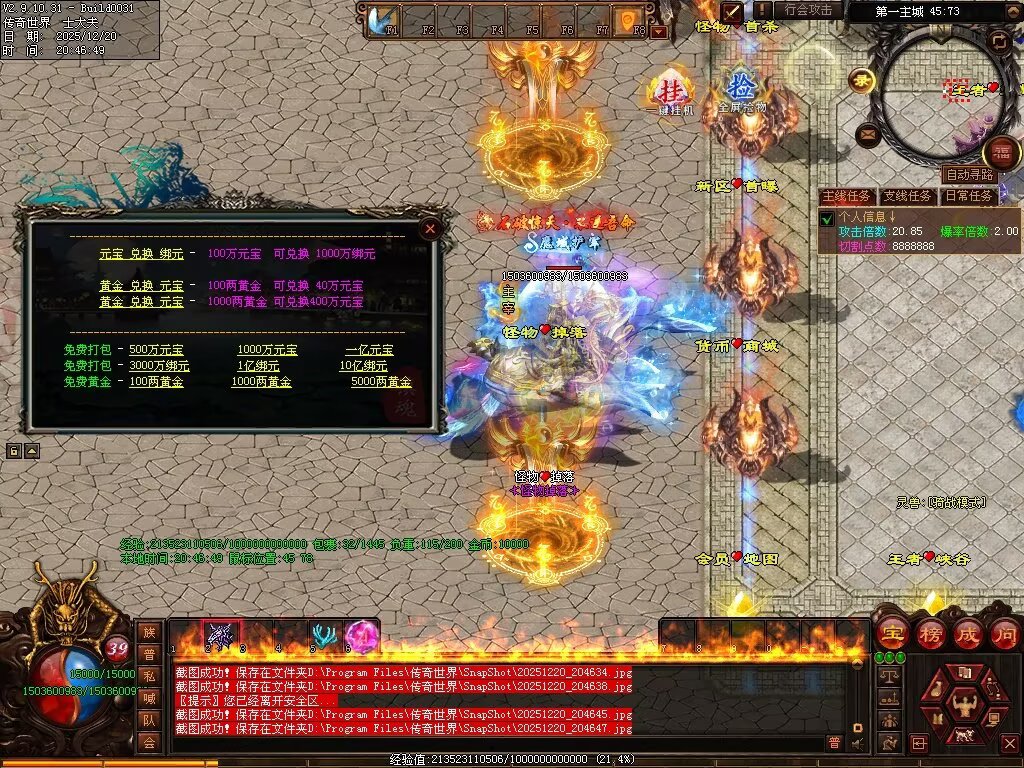The height and width of the screenshot is (768, 1024).
Task: Claim the free 5000两黄金 pack
Action: [381, 382]
